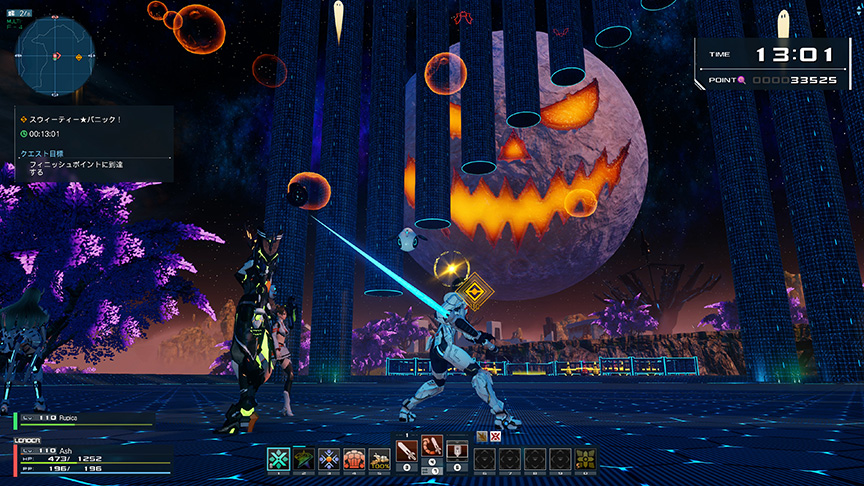864x486 pixels.
Task: Select the single sword weapon palette slot
Action: pos(407,452)
